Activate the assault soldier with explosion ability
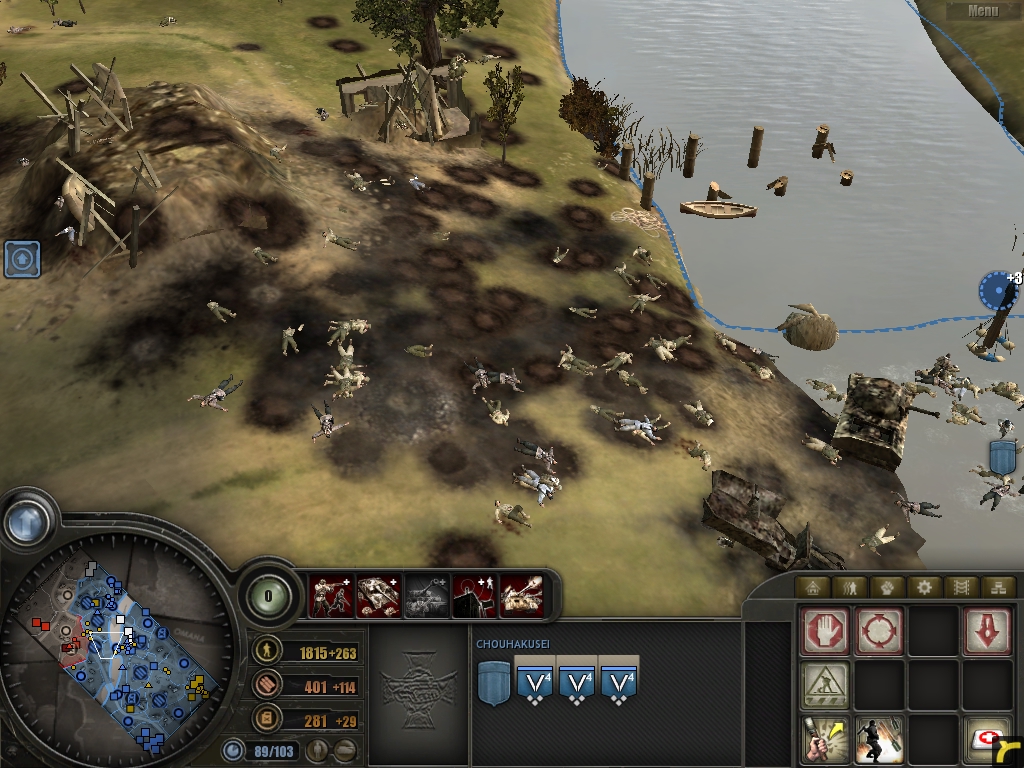This screenshot has width=1024, height=768. click(879, 740)
